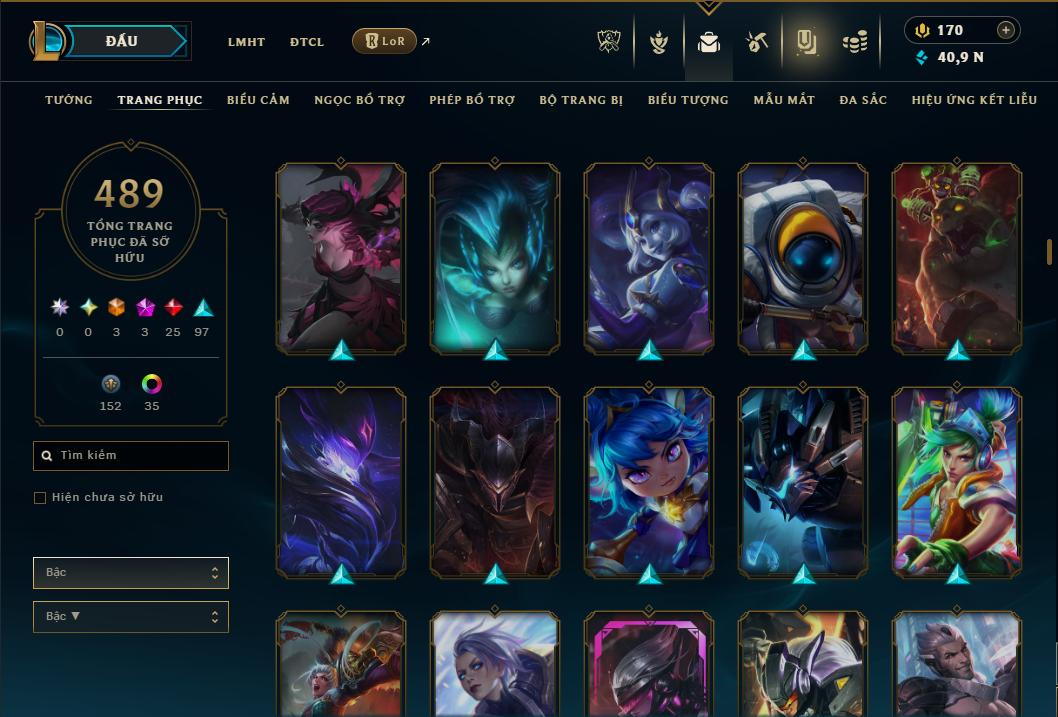This screenshot has width=1058, height=717.
Task: Show the BỘ TRANG BỊ tab
Action: (581, 100)
